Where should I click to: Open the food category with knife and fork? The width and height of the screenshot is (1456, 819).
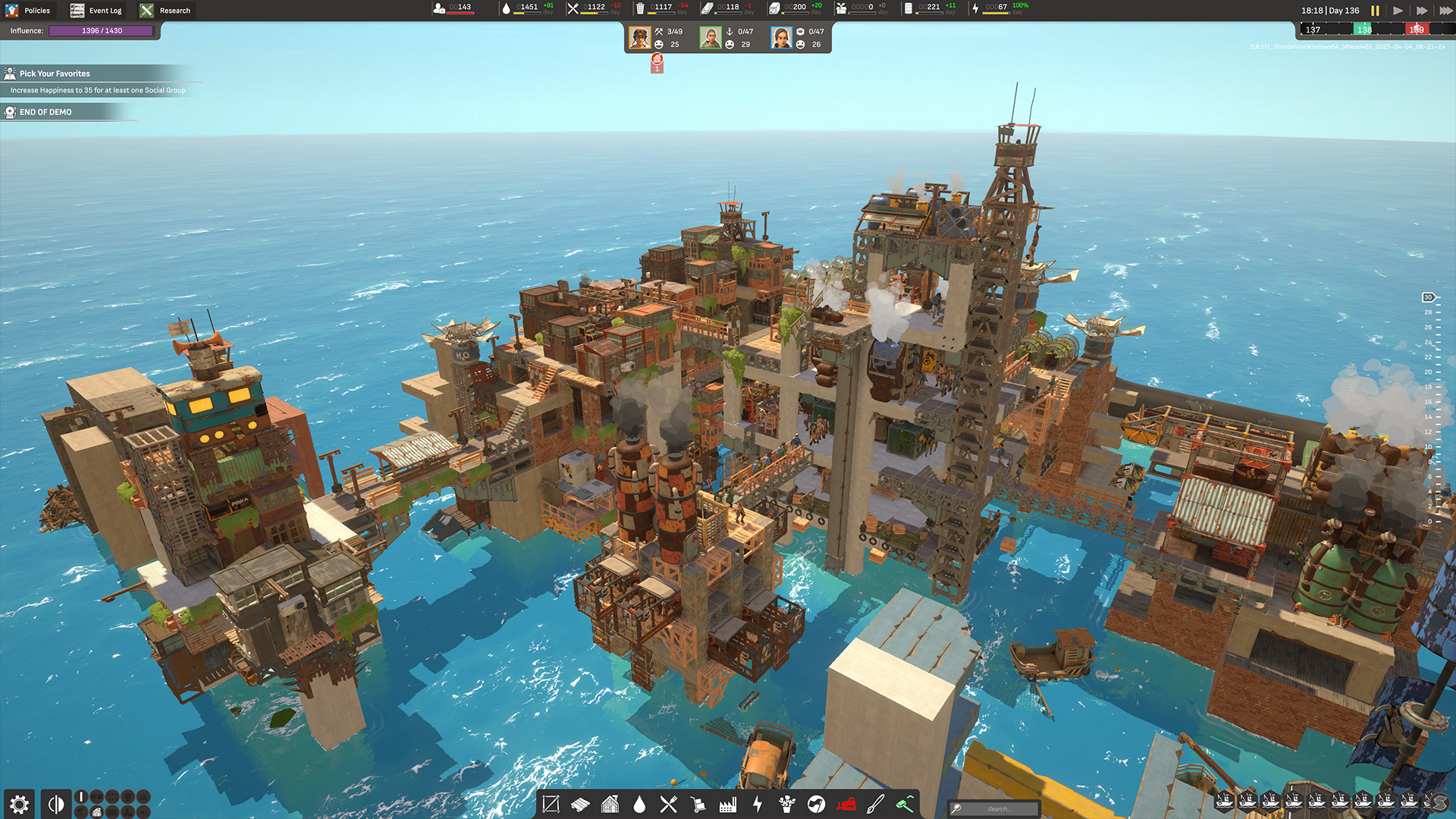pos(669,805)
